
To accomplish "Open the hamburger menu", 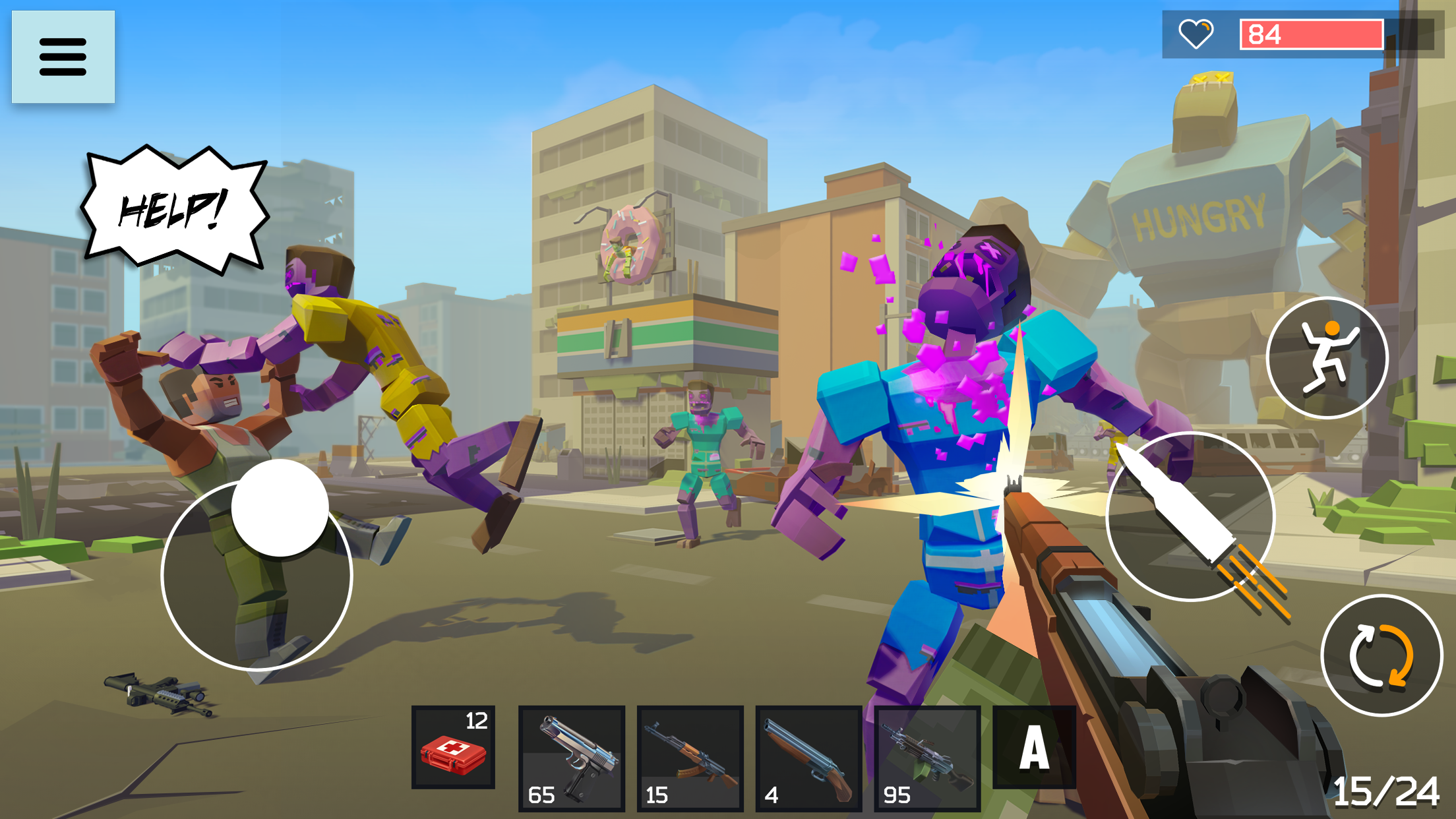I will click(63, 55).
